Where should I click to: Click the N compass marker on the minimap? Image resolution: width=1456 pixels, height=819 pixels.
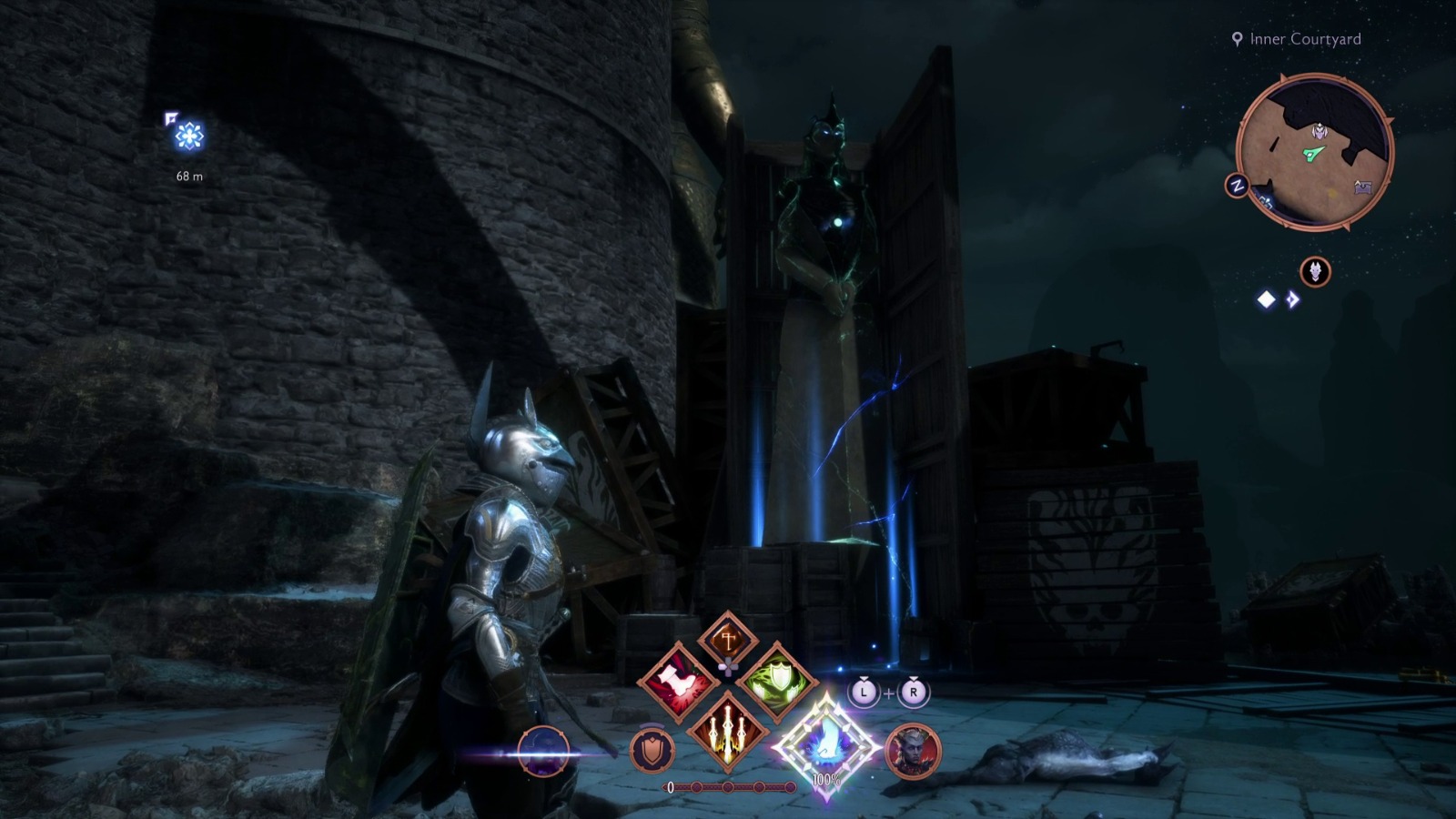[1237, 184]
